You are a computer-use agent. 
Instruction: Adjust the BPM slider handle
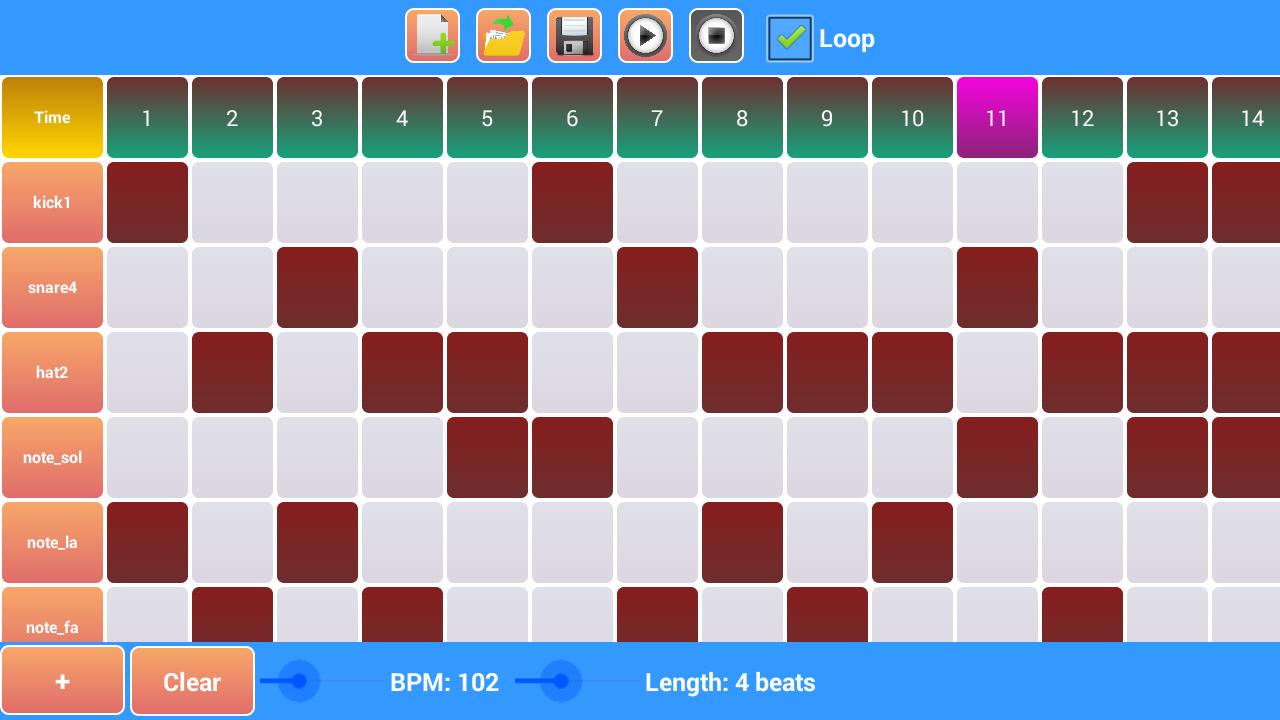pyautogui.click(x=299, y=681)
